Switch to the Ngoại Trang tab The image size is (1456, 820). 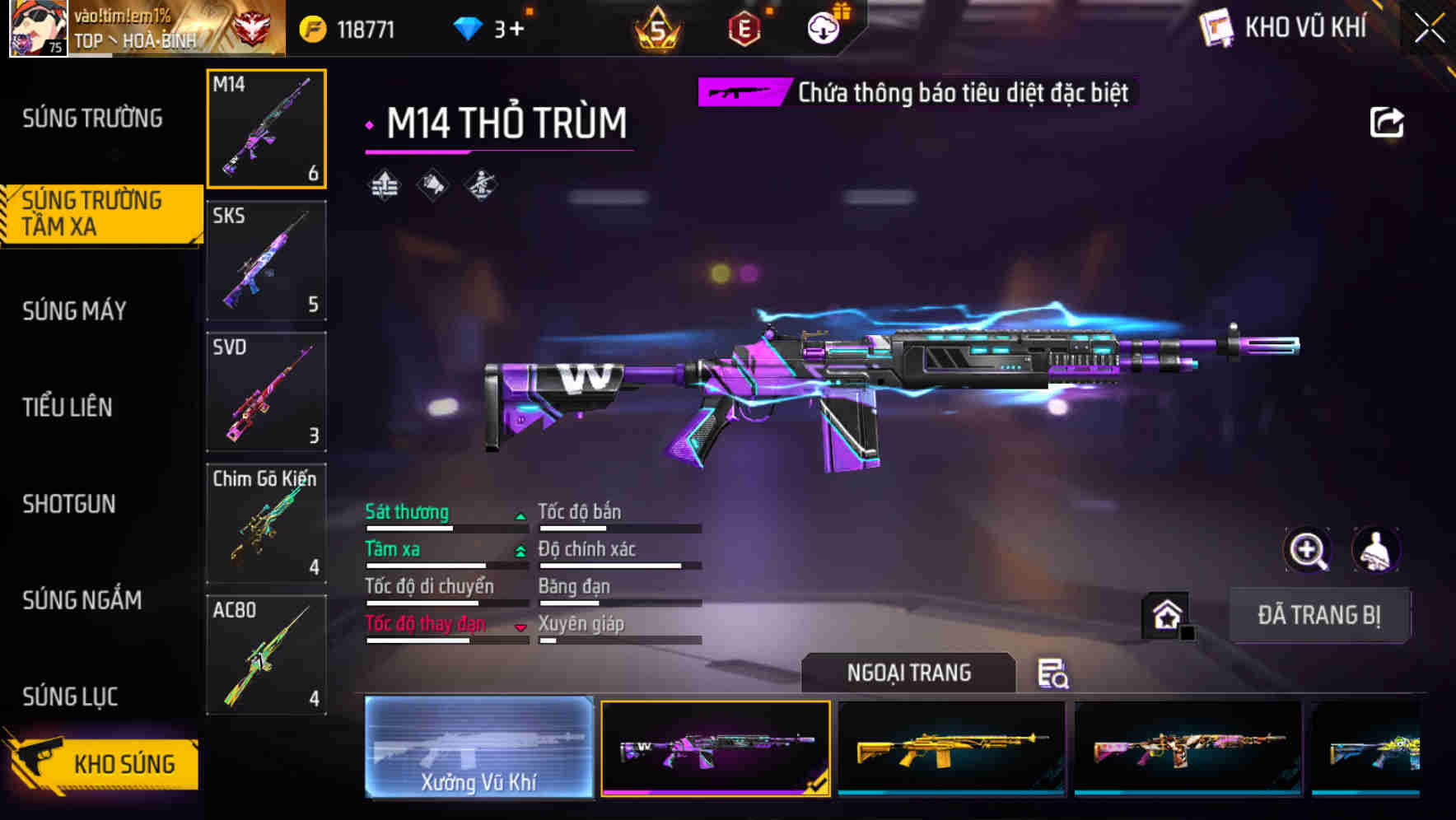click(x=909, y=673)
